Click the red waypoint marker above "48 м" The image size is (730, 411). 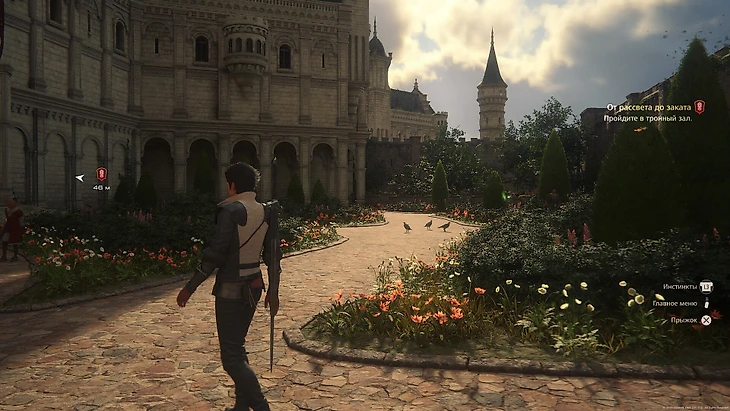click(x=101, y=174)
